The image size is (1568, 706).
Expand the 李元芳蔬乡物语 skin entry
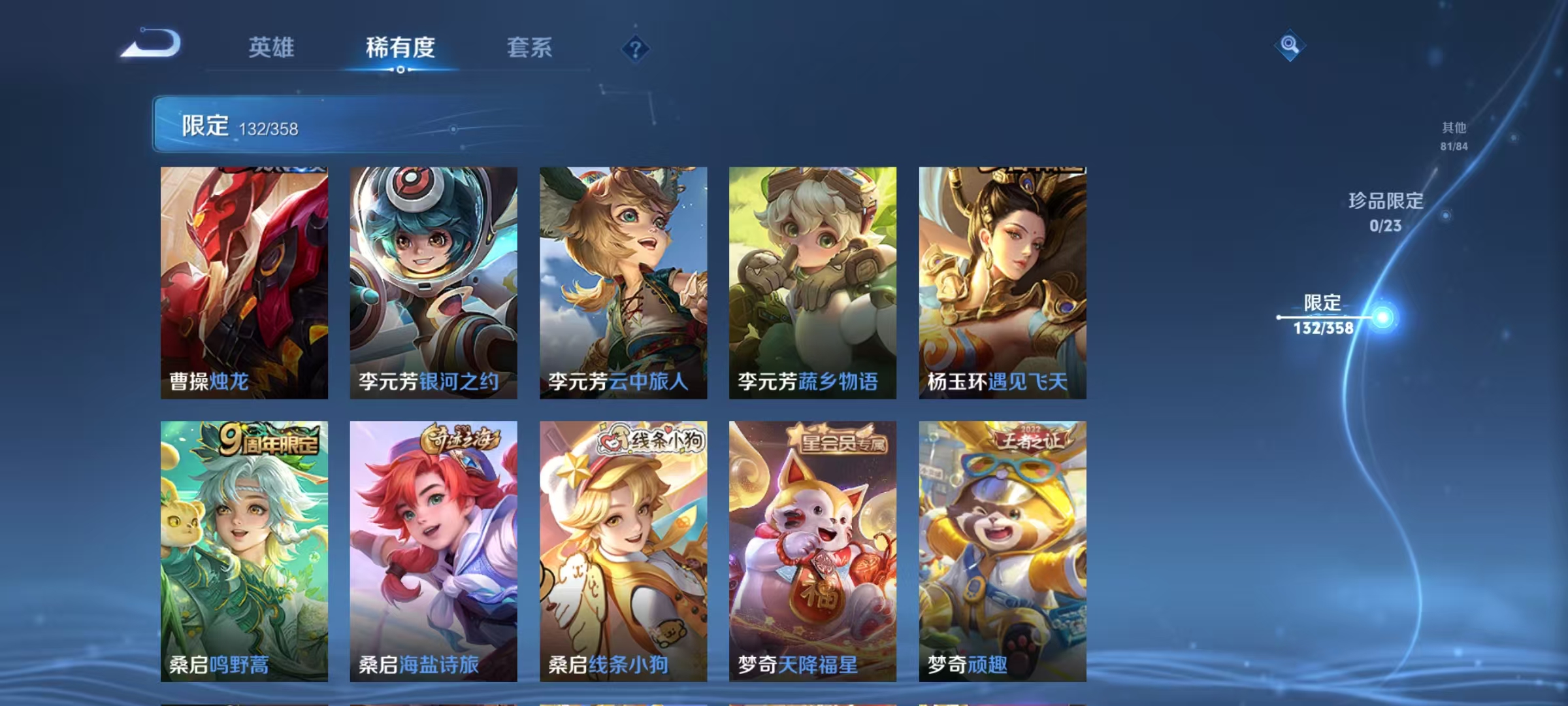click(812, 281)
